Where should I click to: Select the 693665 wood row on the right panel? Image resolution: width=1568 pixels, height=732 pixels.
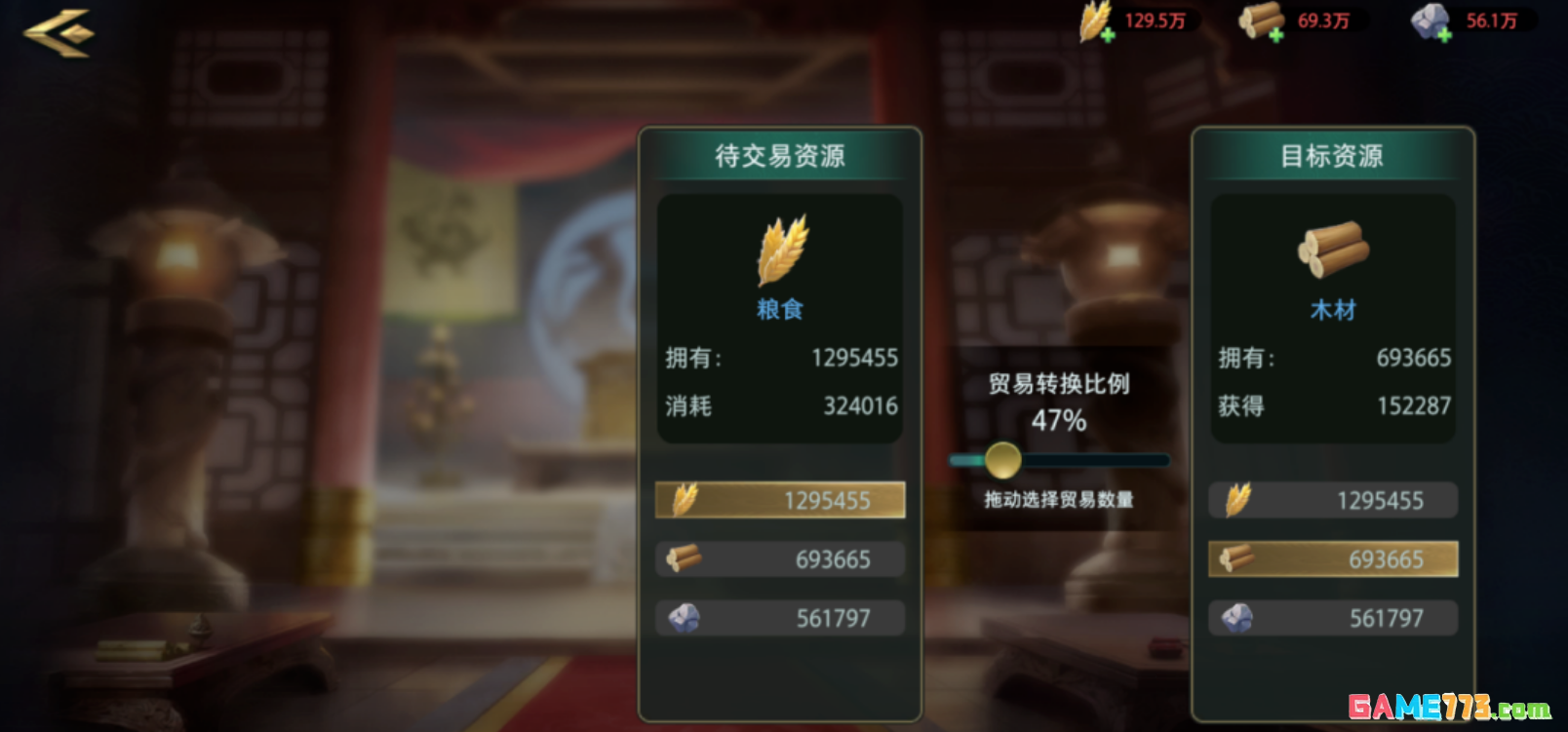[x=1333, y=559]
